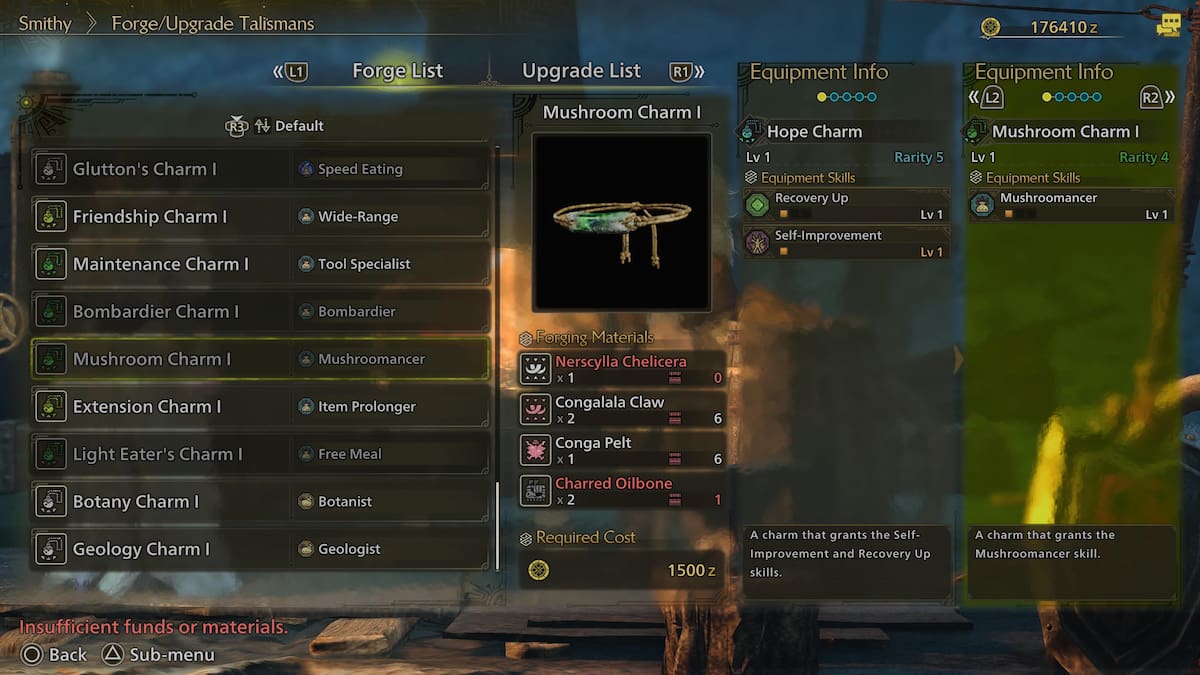Viewport: 1200px width, 675px height.
Task: Pick the Botany Charm I entry
Action: (260, 502)
